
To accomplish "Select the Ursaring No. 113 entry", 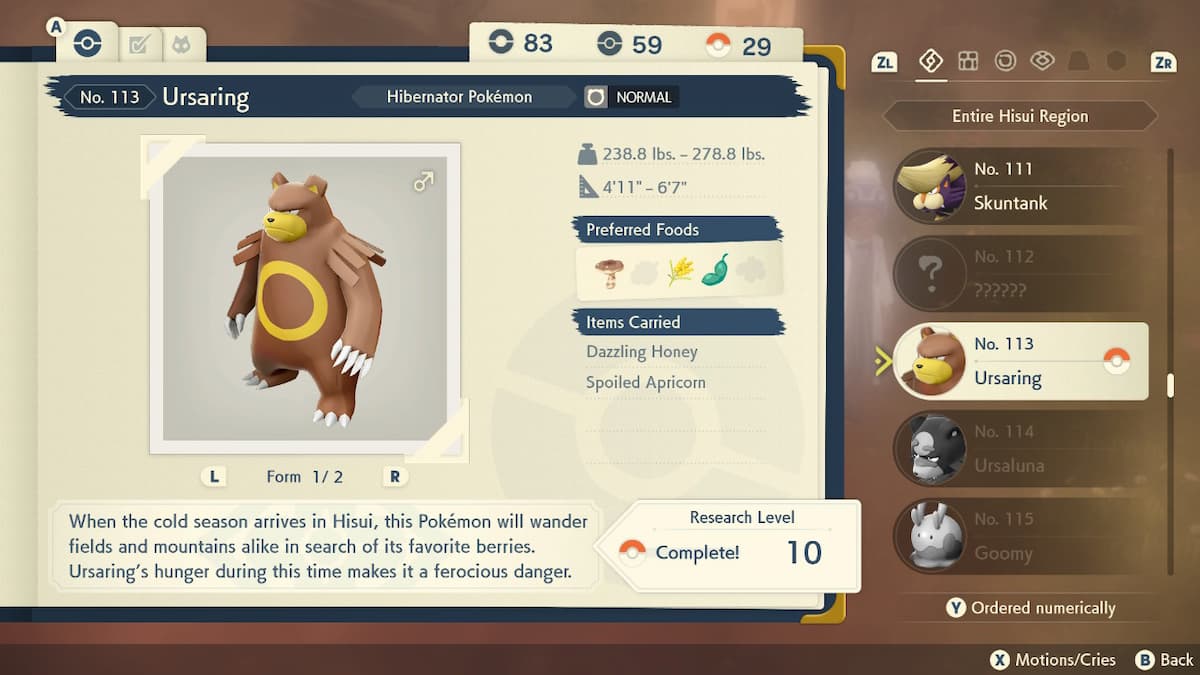I will 1020,361.
